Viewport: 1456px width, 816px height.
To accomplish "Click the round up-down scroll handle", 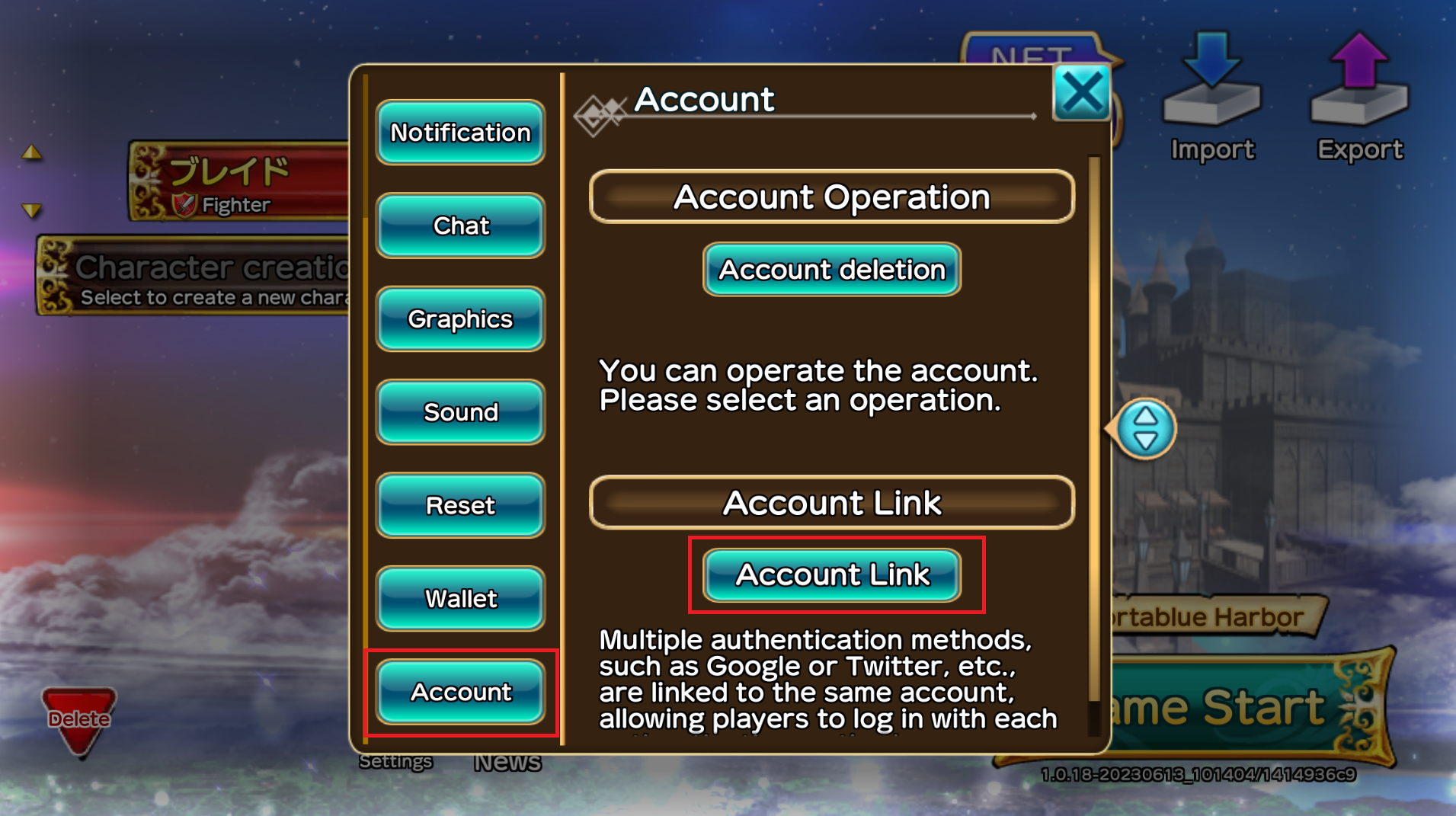I will (1144, 429).
